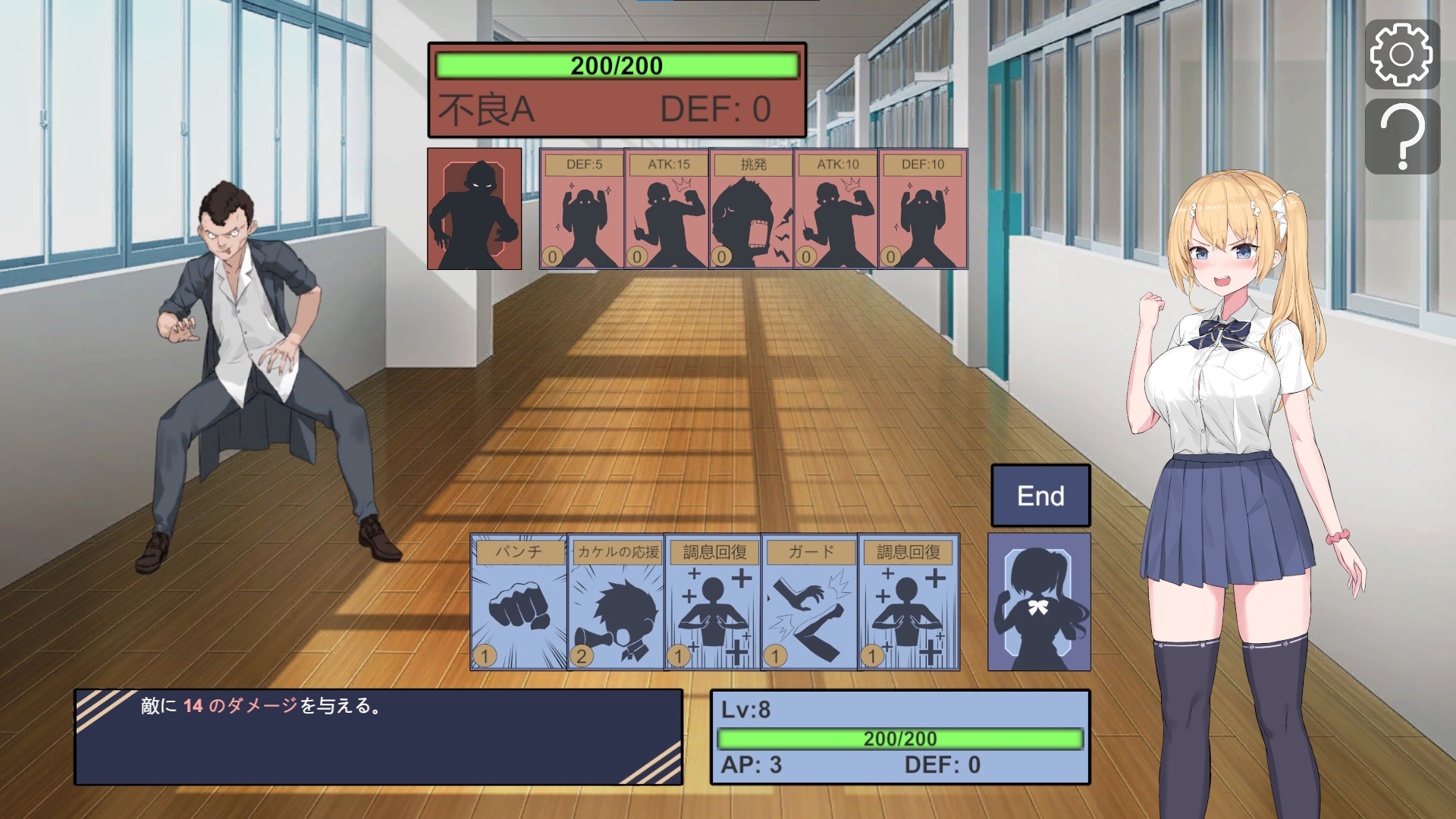
Task: Open the player's girl silhouette deck
Action: 1039,602
